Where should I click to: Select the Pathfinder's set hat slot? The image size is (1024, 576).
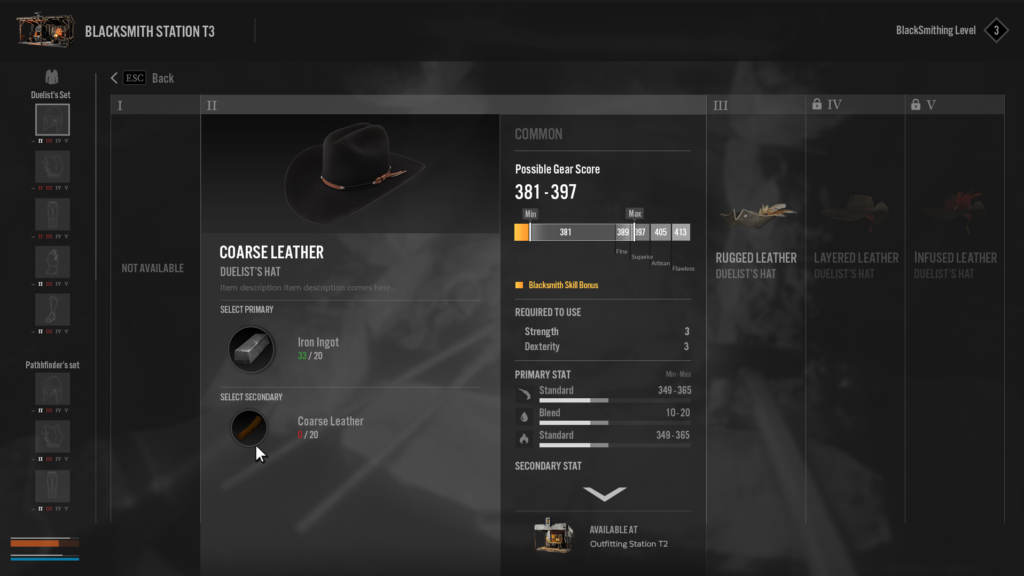click(x=52, y=389)
